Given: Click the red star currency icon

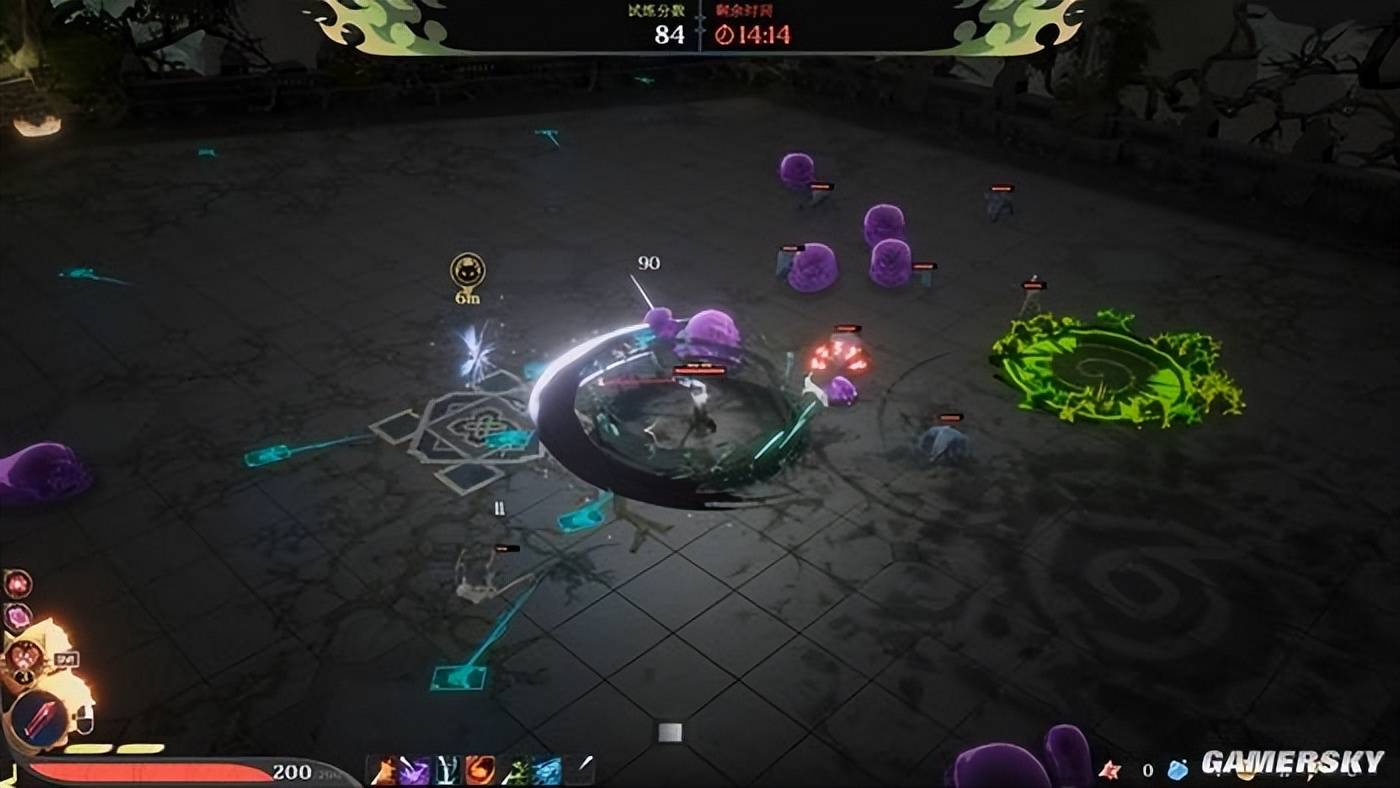Looking at the screenshot, I should [1109, 770].
